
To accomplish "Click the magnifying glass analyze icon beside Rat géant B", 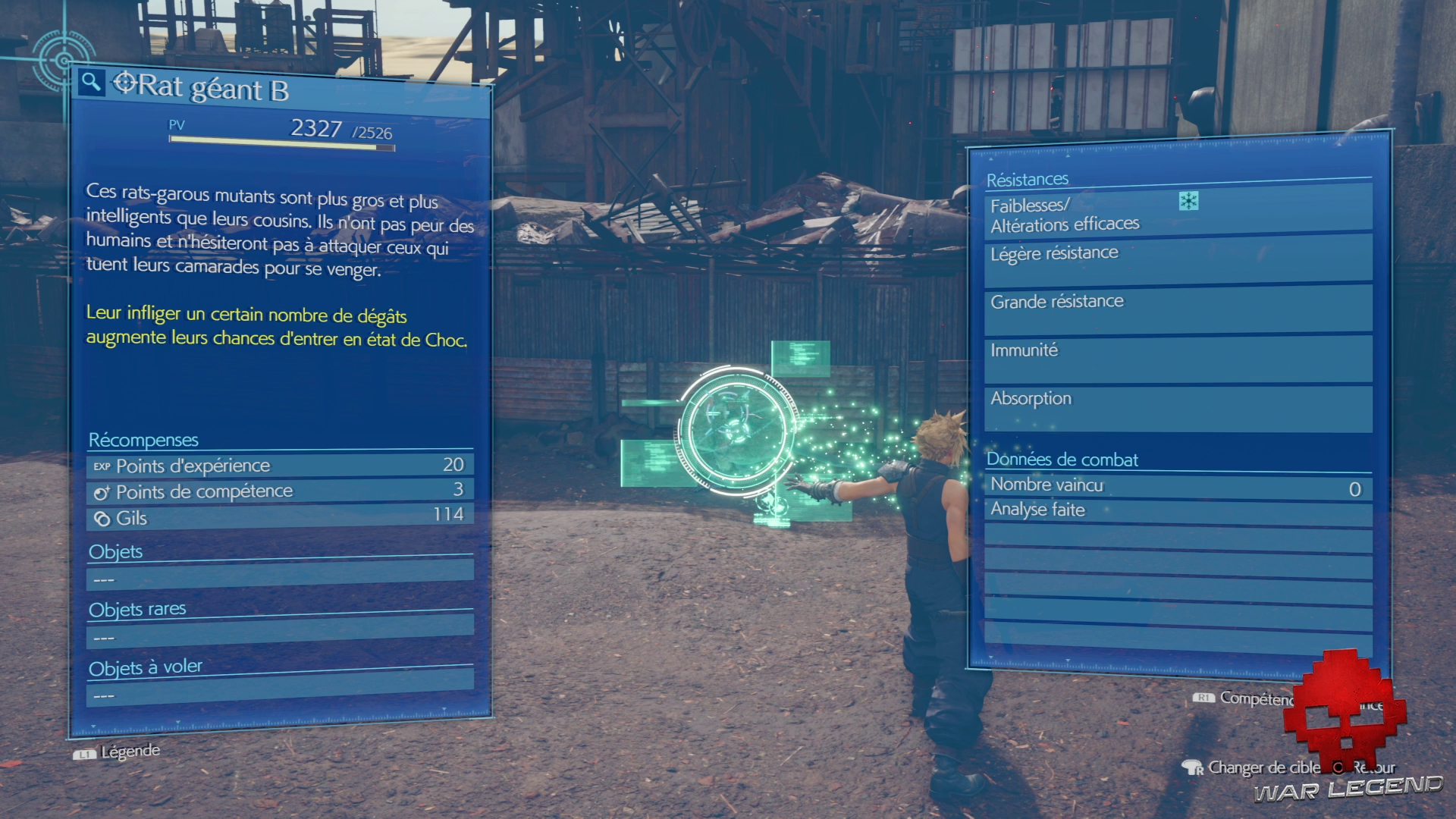I will [92, 82].
